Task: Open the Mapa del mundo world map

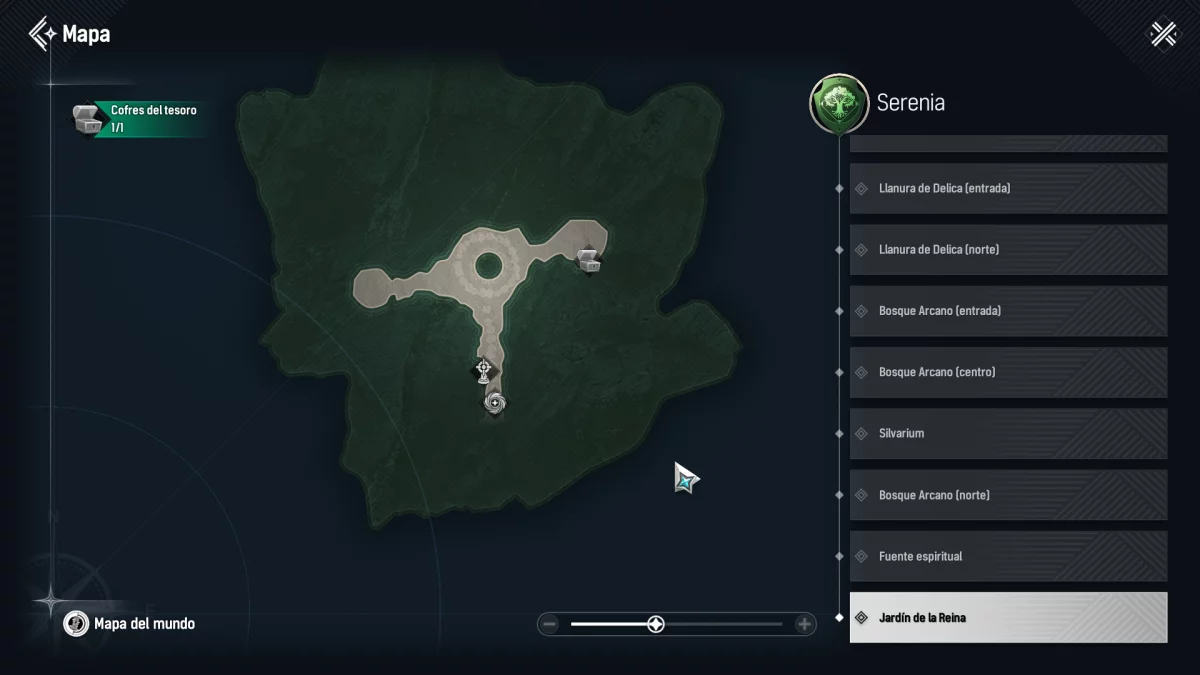Action: point(130,624)
